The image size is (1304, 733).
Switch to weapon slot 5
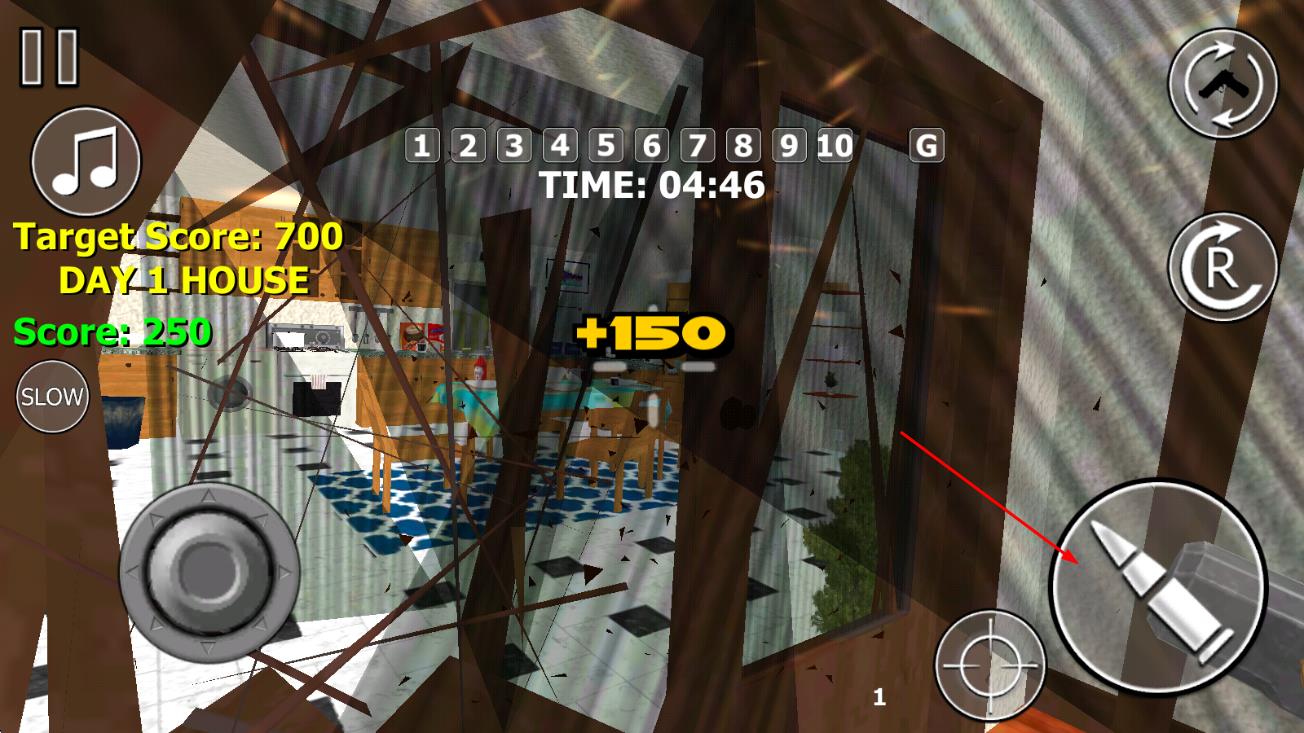coord(606,146)
